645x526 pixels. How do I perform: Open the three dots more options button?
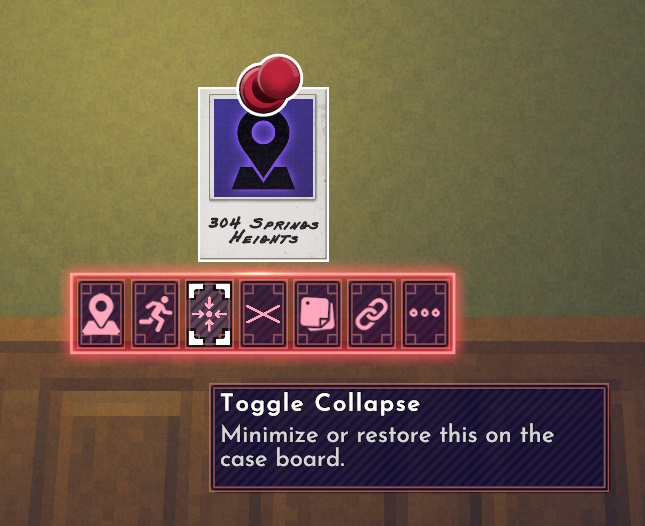coord(426,314)
